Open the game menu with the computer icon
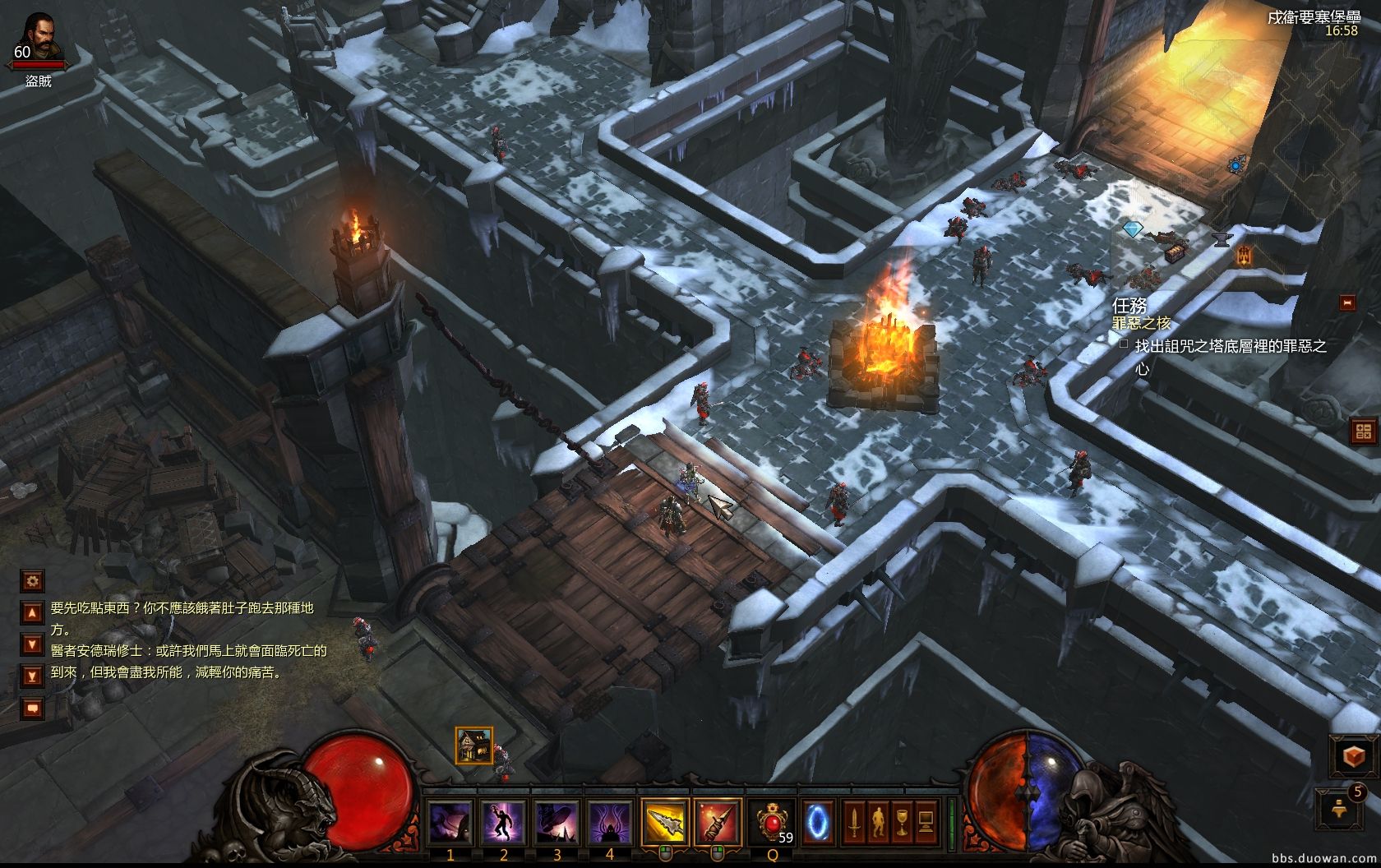The width and height of the screenshot is (1381, 868). pos(926,820)
